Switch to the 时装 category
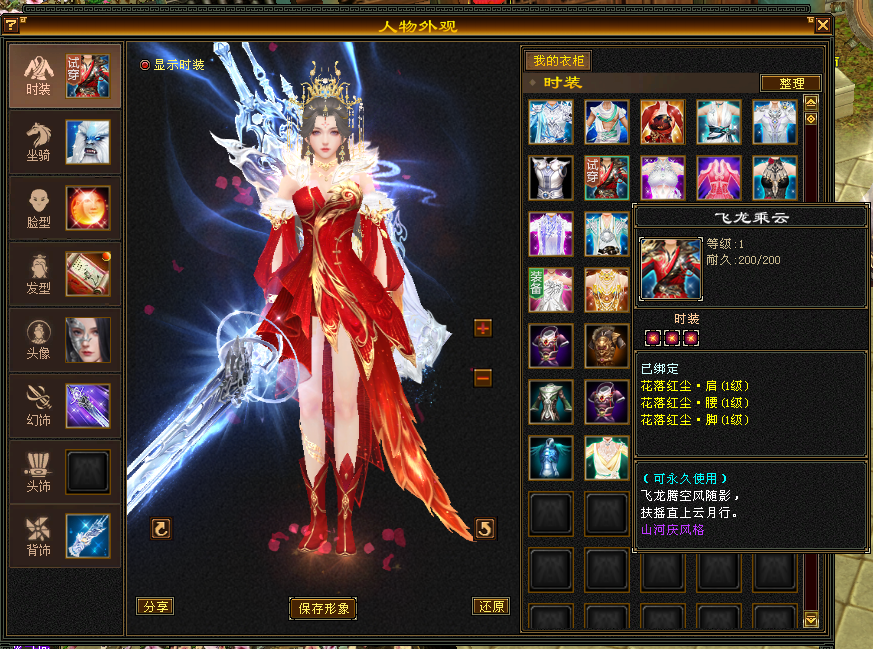Image resolution: width=873 pixels, height=649 pixels. tap(65, 76)
